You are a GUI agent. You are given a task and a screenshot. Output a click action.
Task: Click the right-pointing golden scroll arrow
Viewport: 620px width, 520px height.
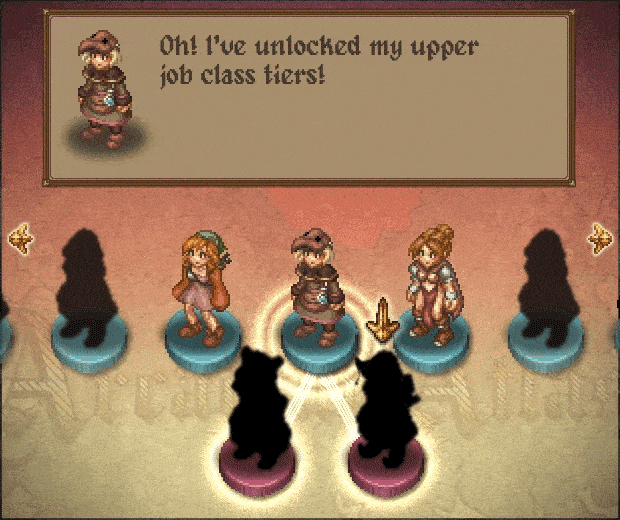coord(599,238)
